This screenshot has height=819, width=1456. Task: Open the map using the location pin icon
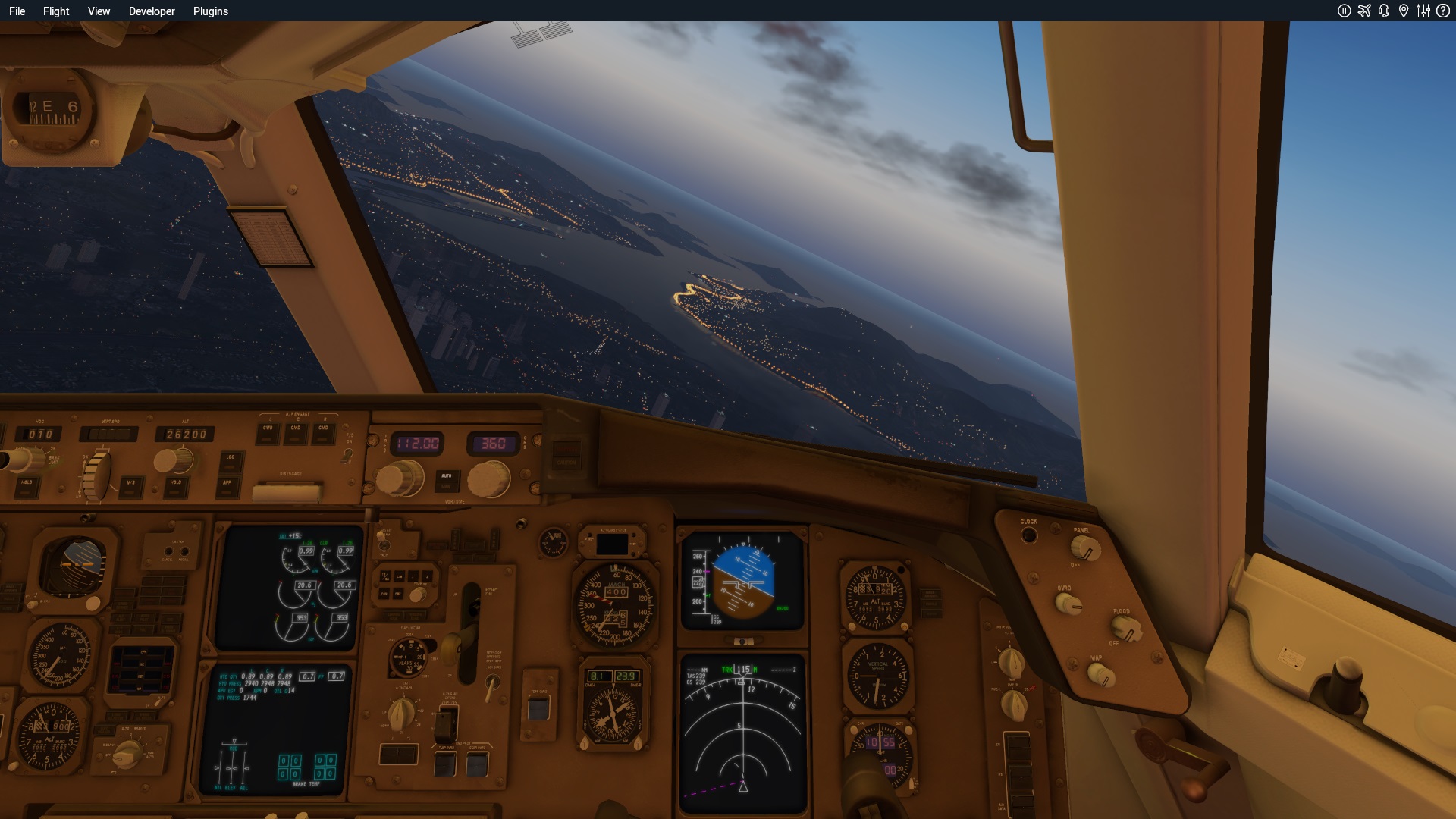click(x=1404, y=11)
